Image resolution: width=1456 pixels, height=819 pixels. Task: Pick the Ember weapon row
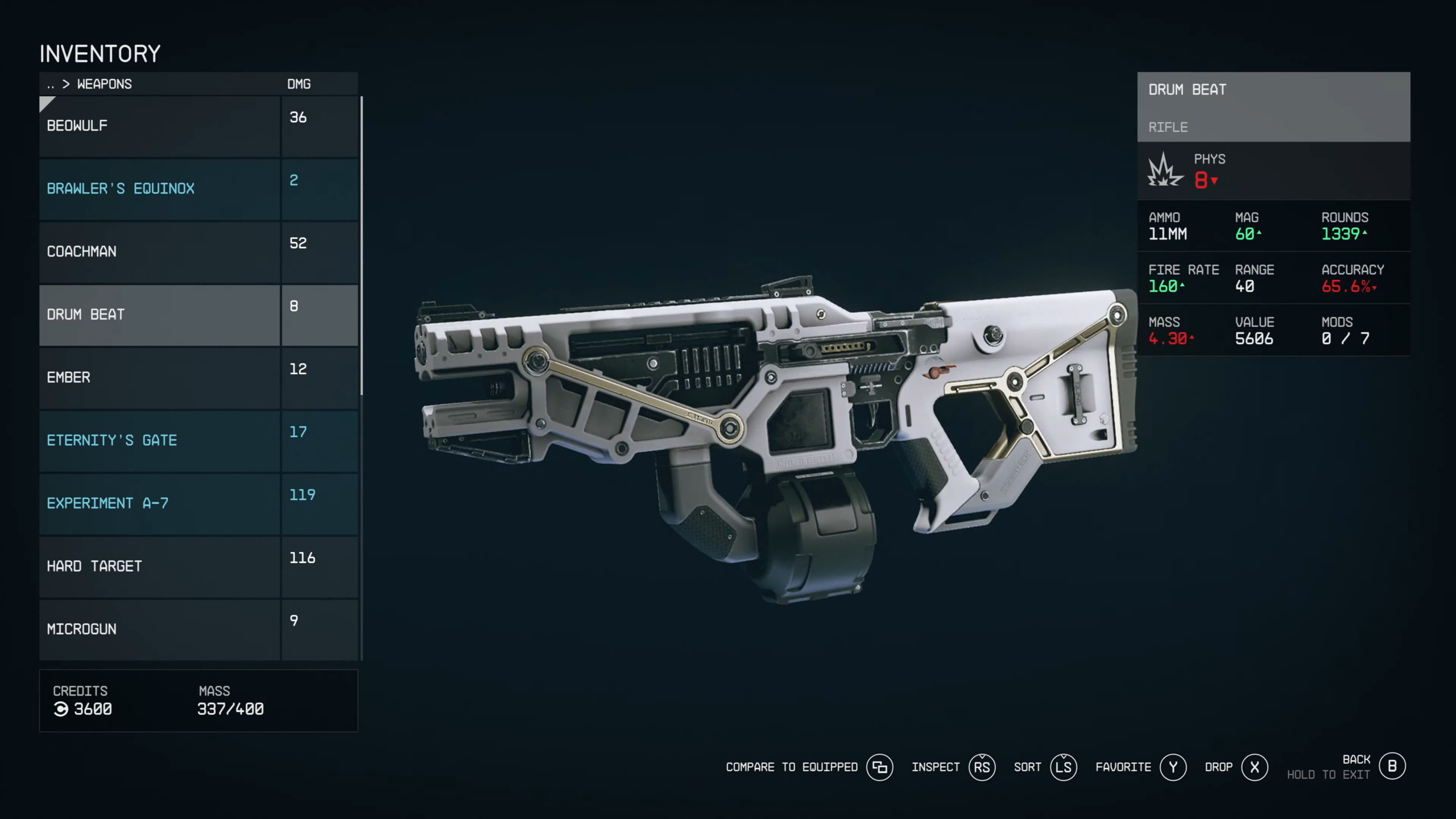click(x=159, y=378)
